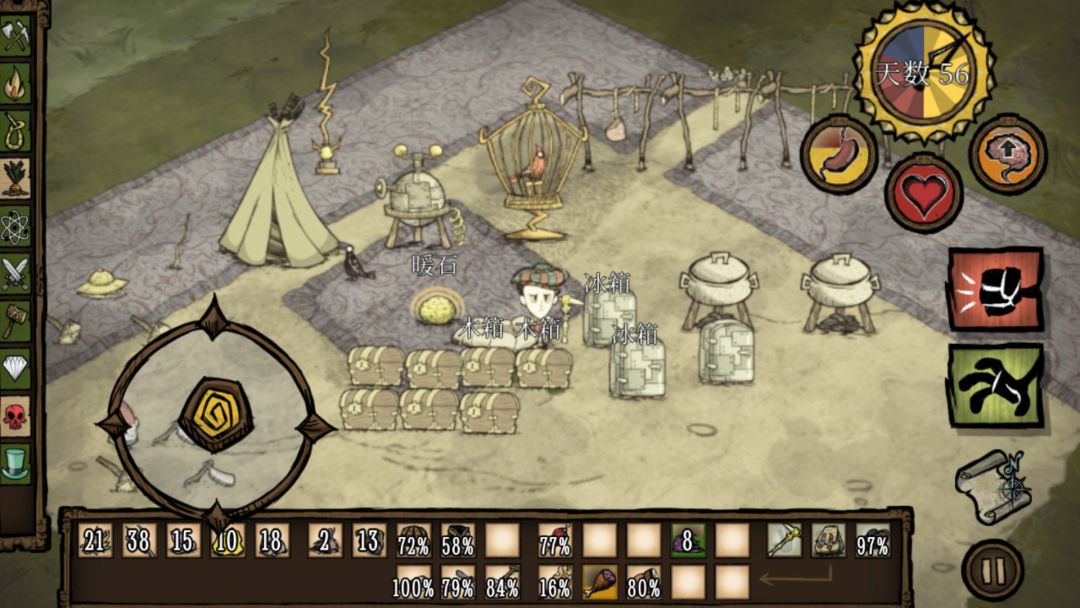Open the Fire crafting tab

[x=16, y=84]
